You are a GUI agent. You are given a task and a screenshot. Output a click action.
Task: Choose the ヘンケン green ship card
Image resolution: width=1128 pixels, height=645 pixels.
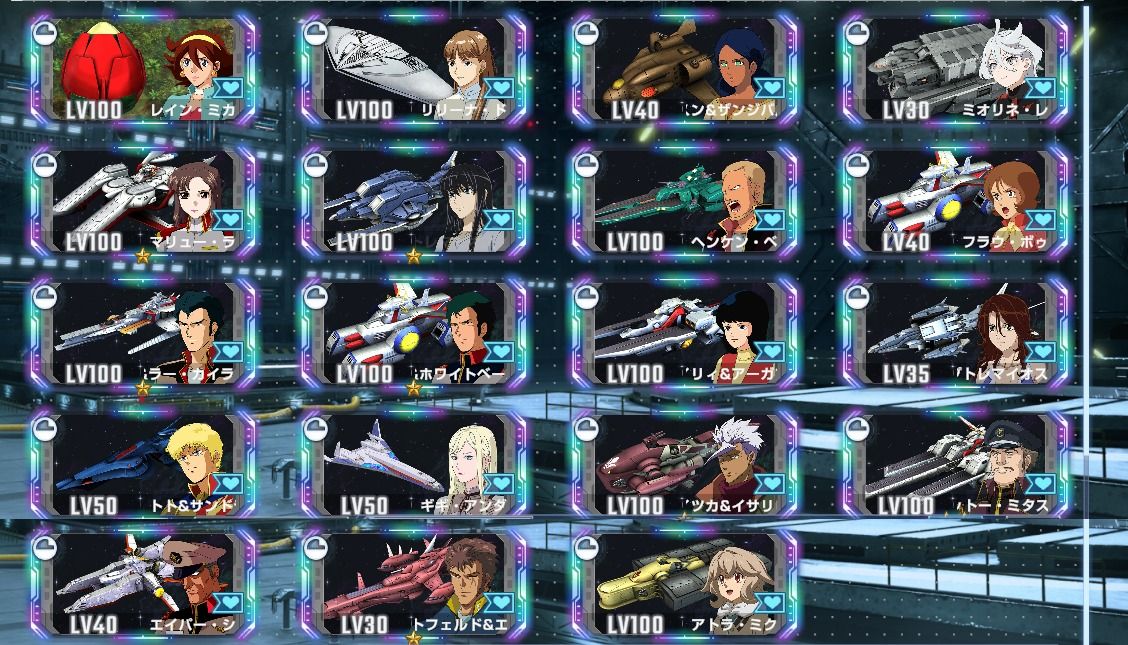coord(685,202)
